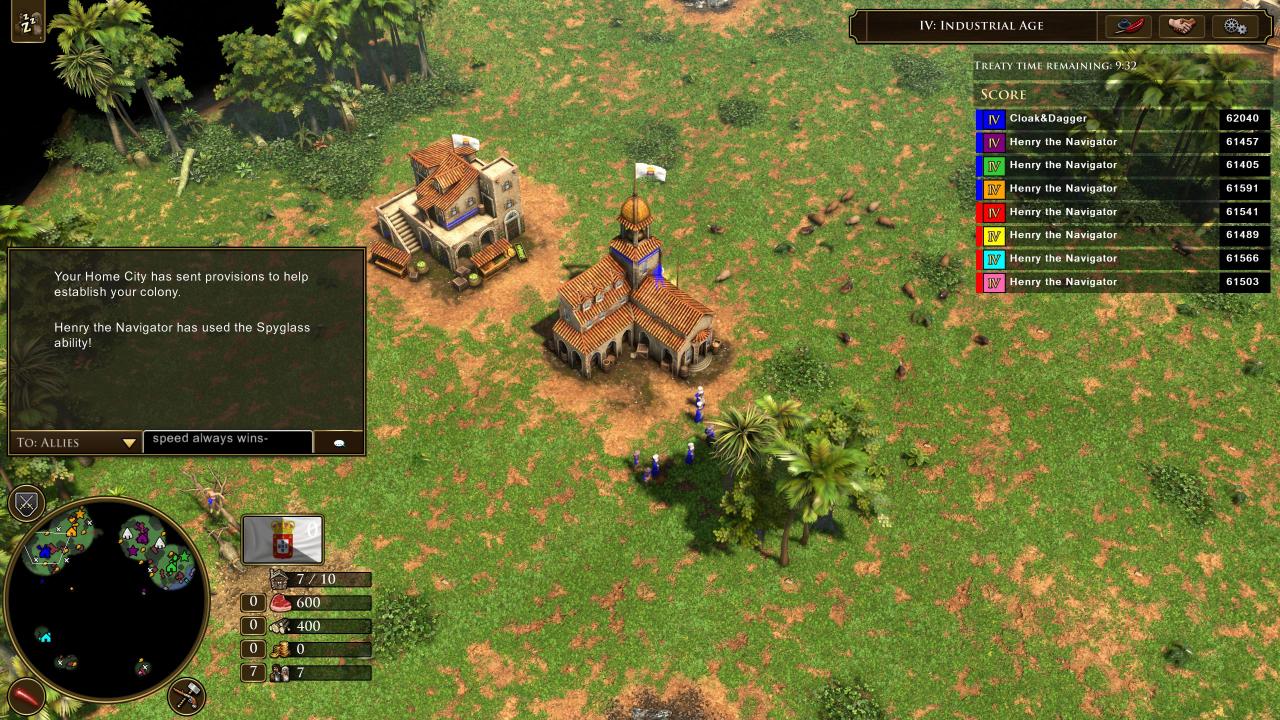Focus the chat message text field
The image size is (1280, 720).
click(227, 440)
